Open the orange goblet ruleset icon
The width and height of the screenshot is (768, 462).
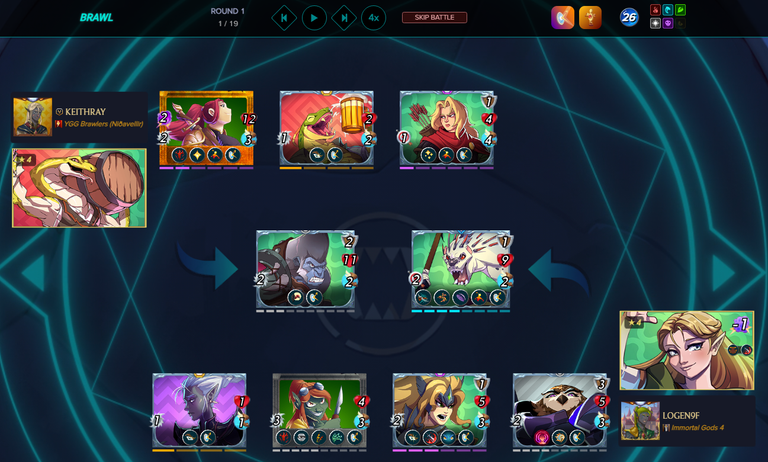coord(590,17)
